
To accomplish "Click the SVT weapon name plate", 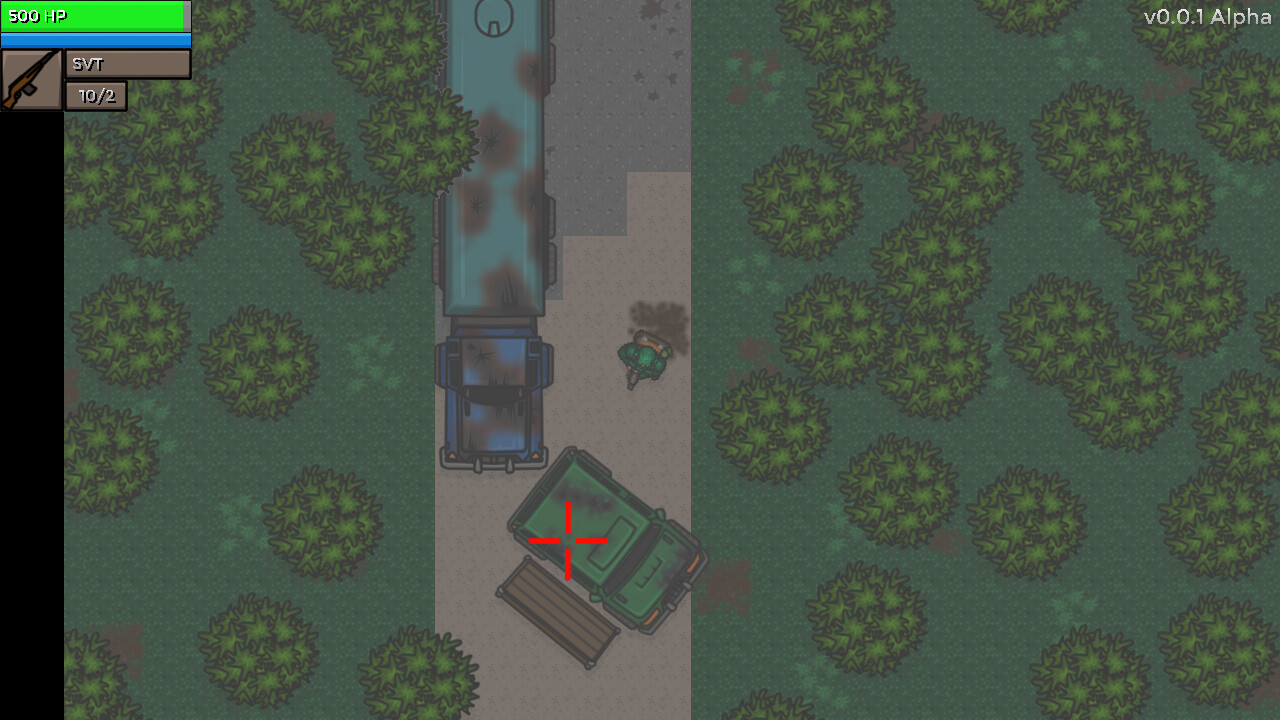I will (128, 64).
